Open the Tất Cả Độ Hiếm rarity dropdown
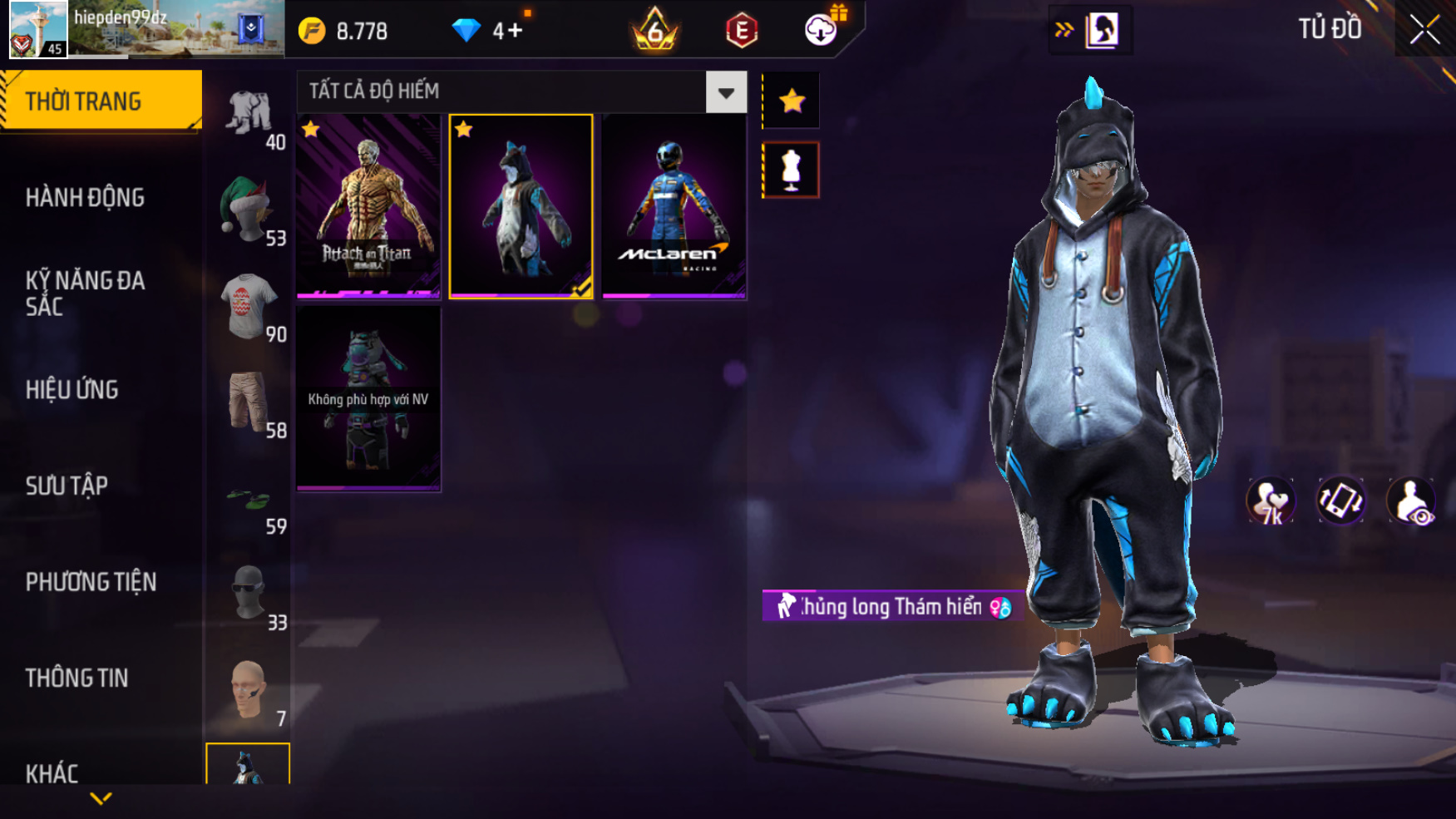This screenshot has height=819, width=1456. pyautogui.click(x=726, y=92)
